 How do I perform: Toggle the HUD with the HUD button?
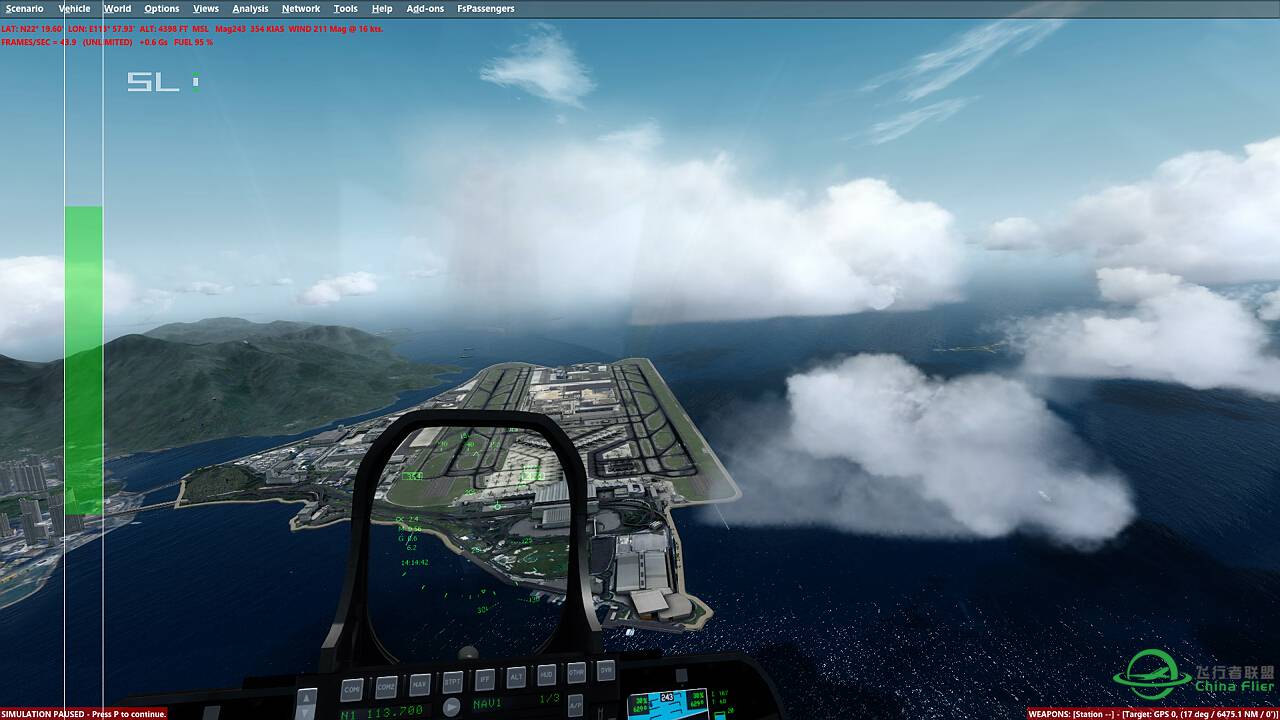pyautogui.click(x=545, y=674)
